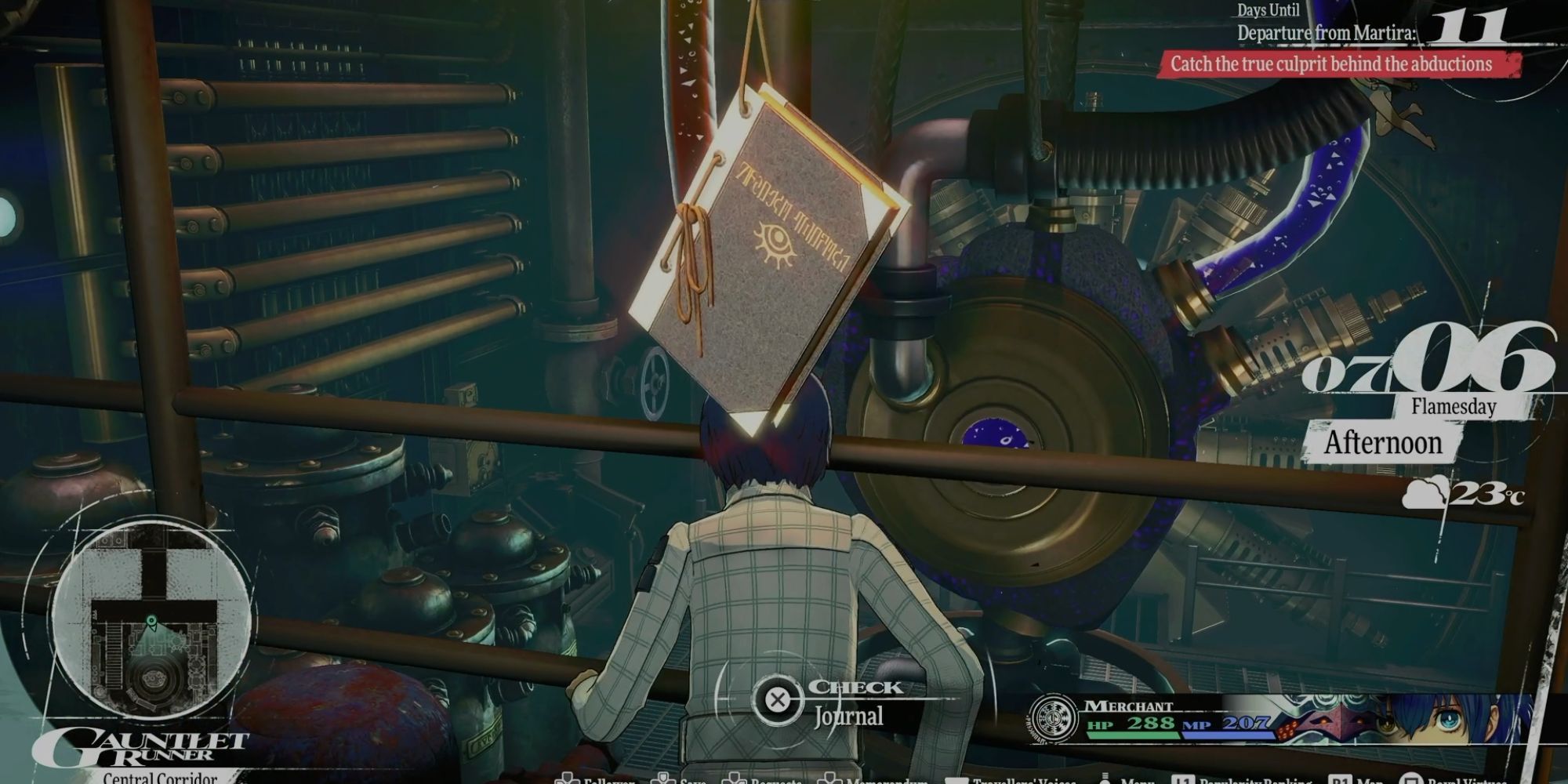Select the red abductions culprit objective banner
1568x784 pixels.
pyautogui.click(x=1337, y=64)
